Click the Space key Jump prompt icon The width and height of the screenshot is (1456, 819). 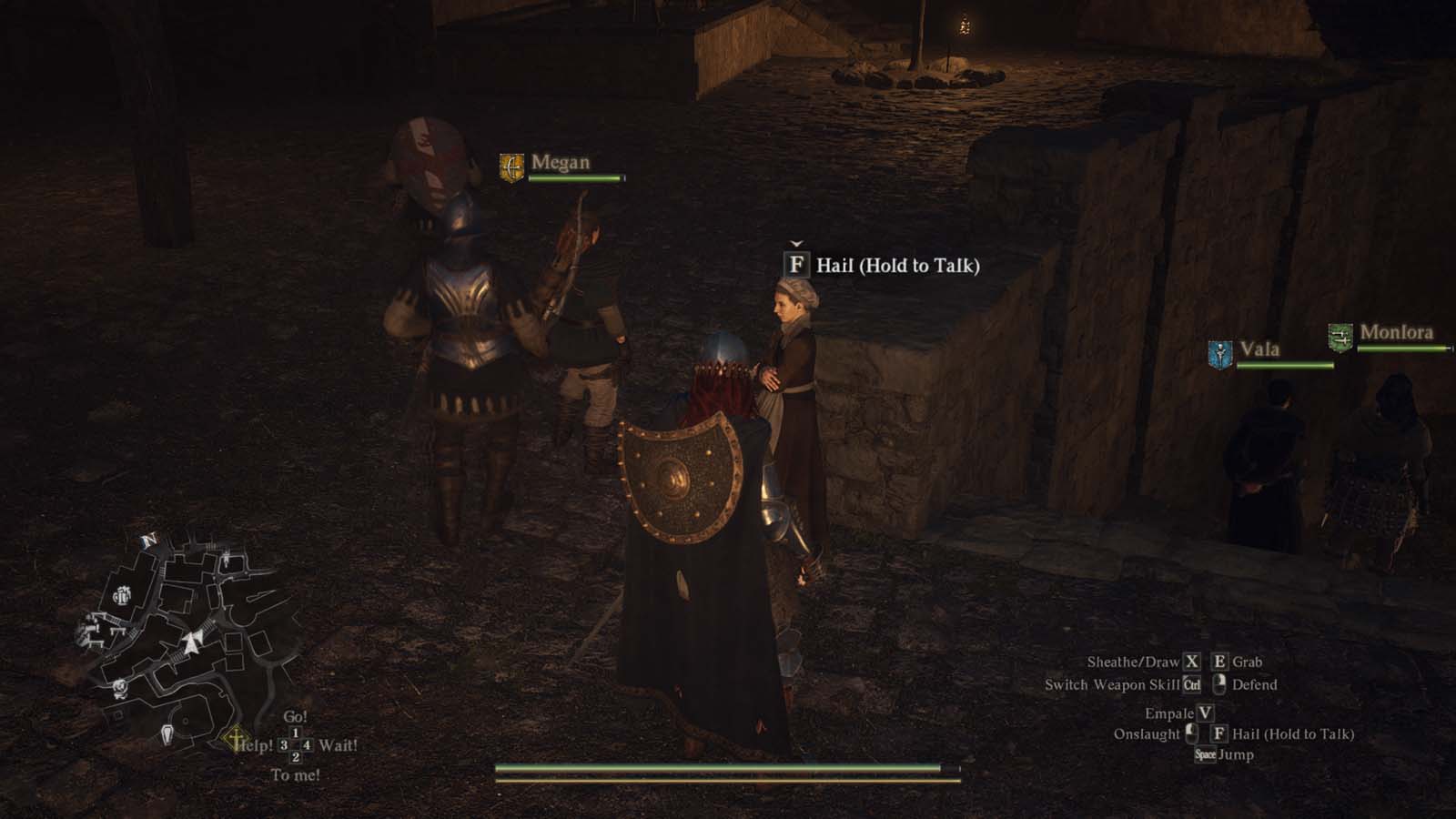(1207, 753)
